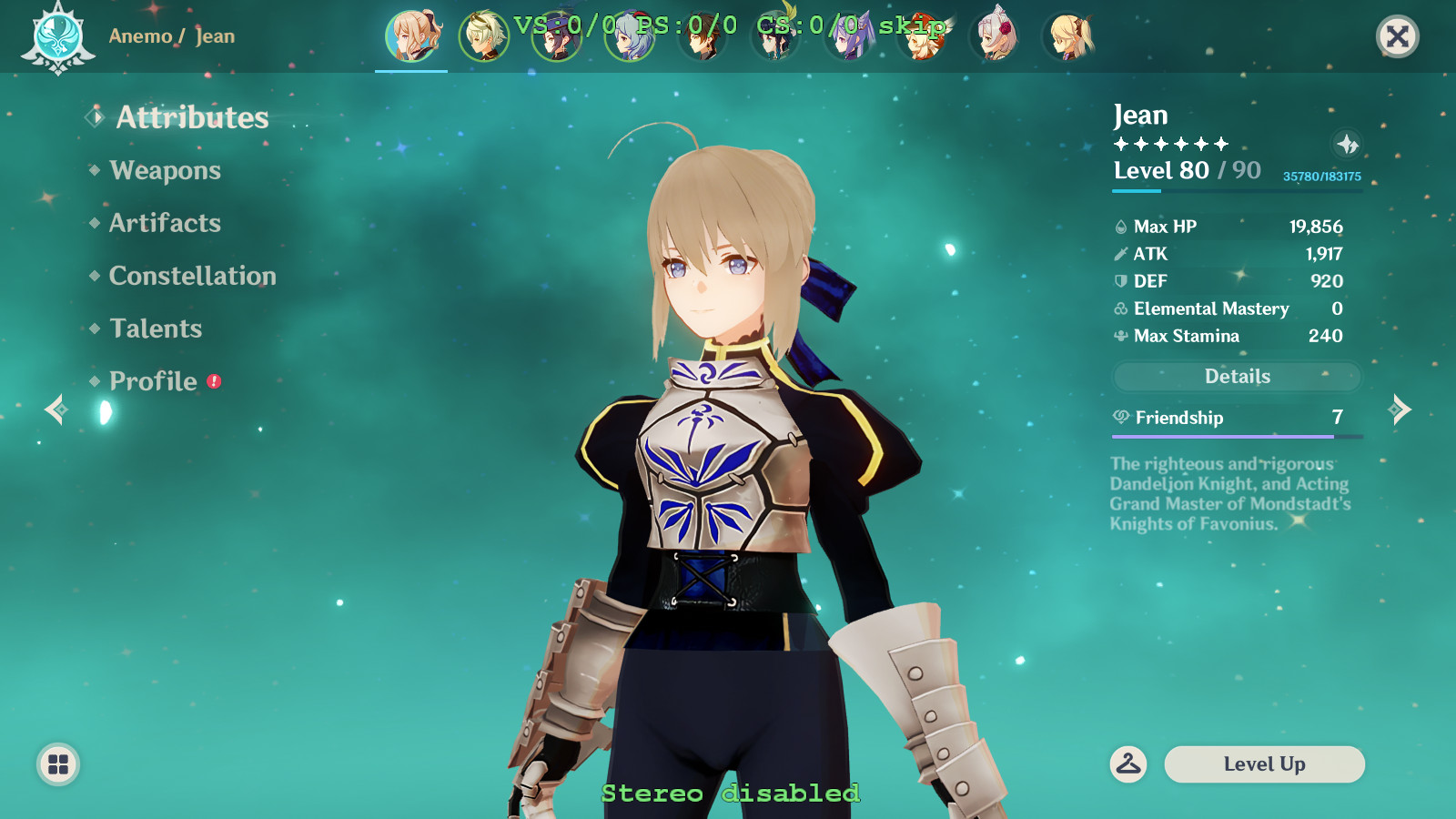Image resolution: width=1456 pixels, height=819 pixels.
Task: Click the DEF shield icon
Action: (x=1119, y=281)
